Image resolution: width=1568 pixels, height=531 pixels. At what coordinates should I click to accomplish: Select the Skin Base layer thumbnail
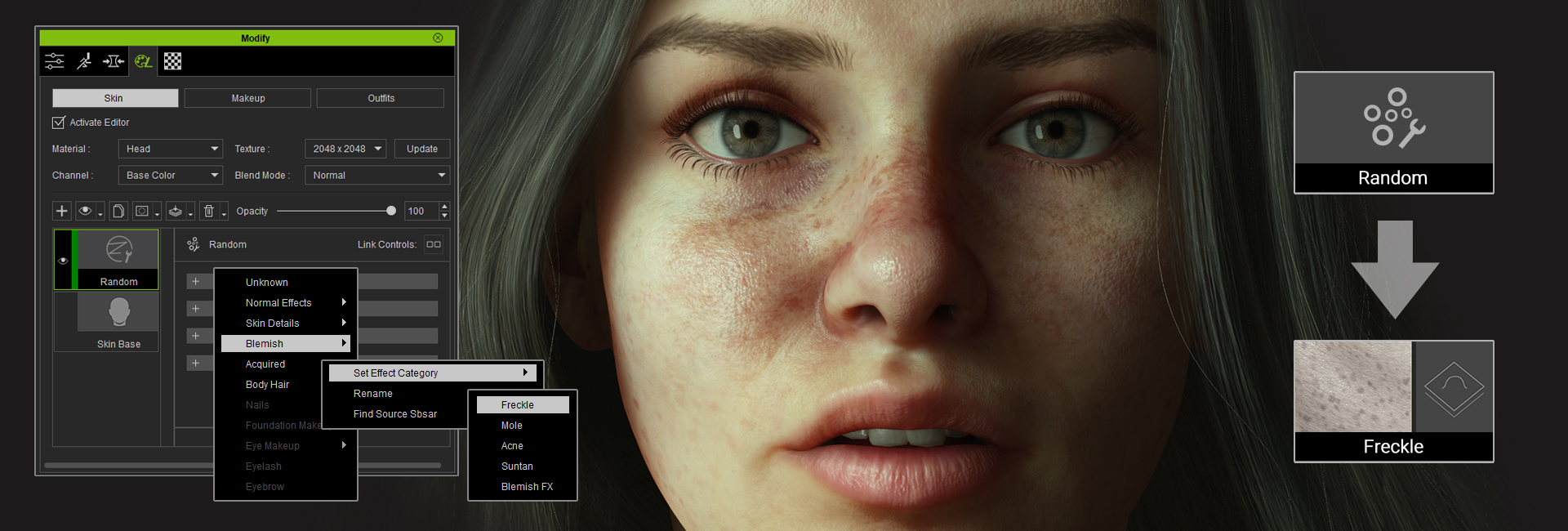pos(118,313)
